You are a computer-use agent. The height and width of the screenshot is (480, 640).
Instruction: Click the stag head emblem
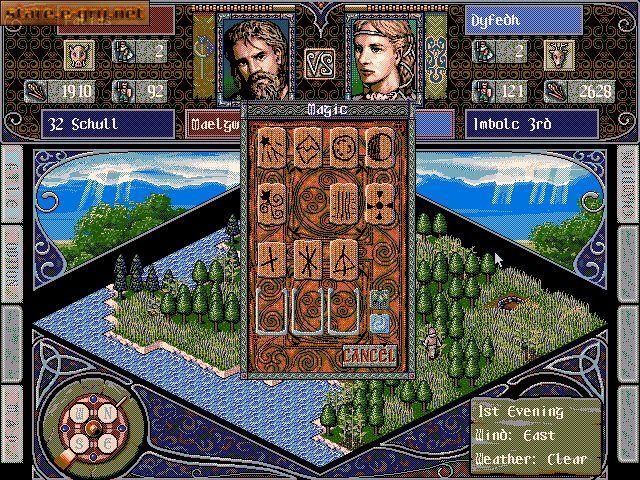click(x=558, y=52)
